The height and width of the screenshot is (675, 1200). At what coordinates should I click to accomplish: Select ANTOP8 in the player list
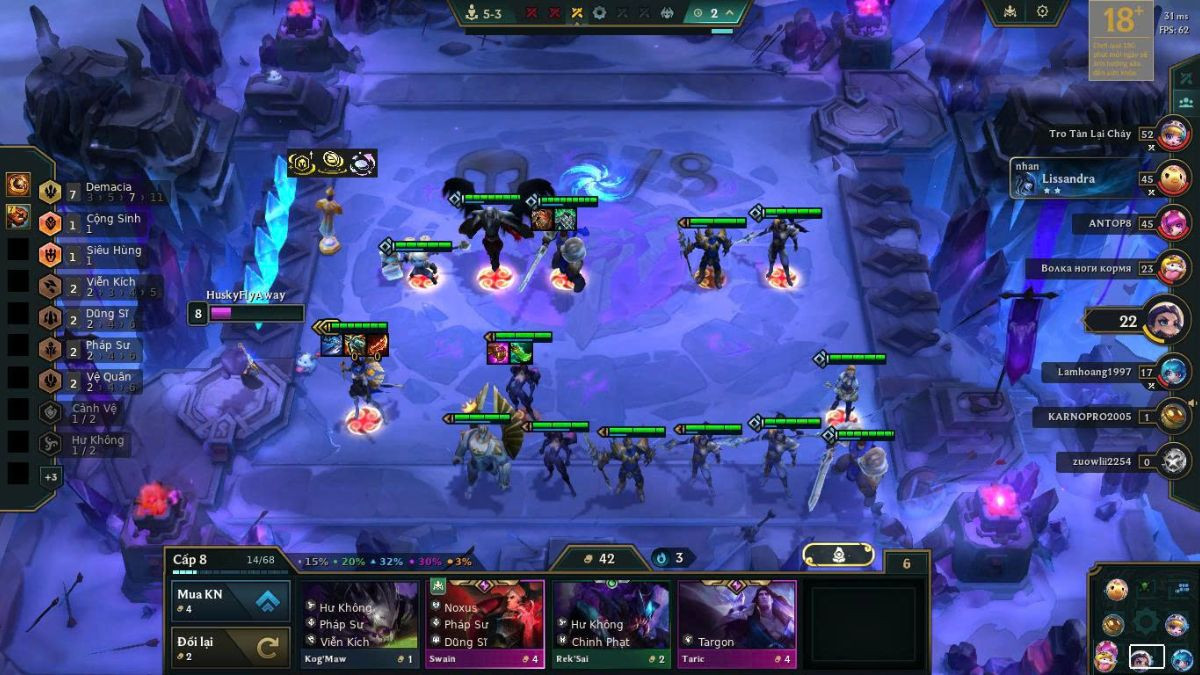pos(1110,224)
